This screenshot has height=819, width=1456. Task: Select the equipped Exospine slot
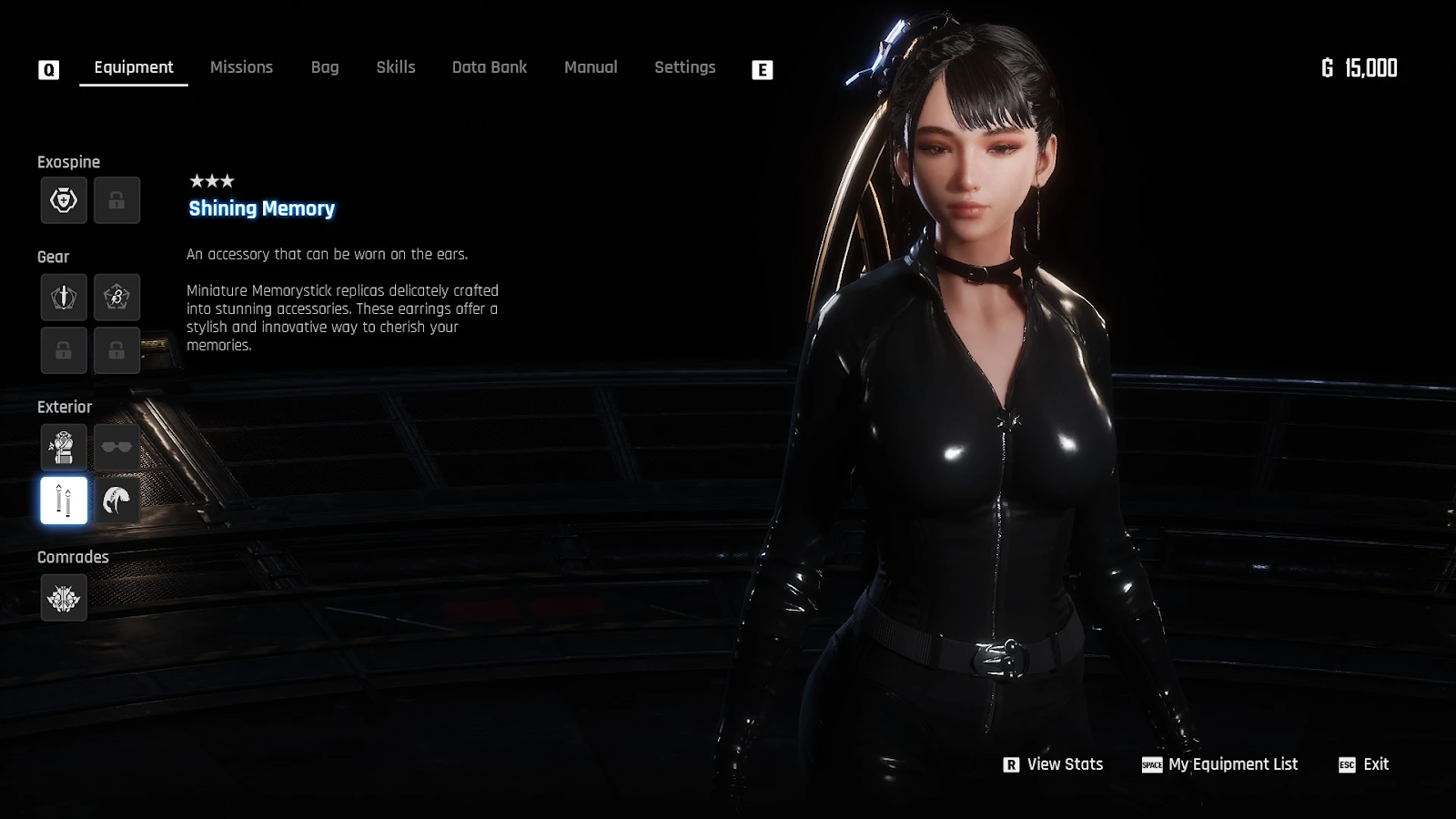click(64, 200)
